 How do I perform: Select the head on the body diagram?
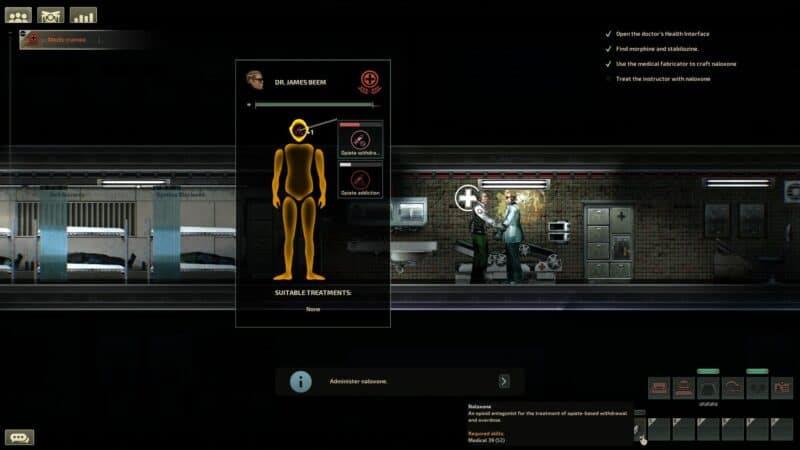(298, 130)
